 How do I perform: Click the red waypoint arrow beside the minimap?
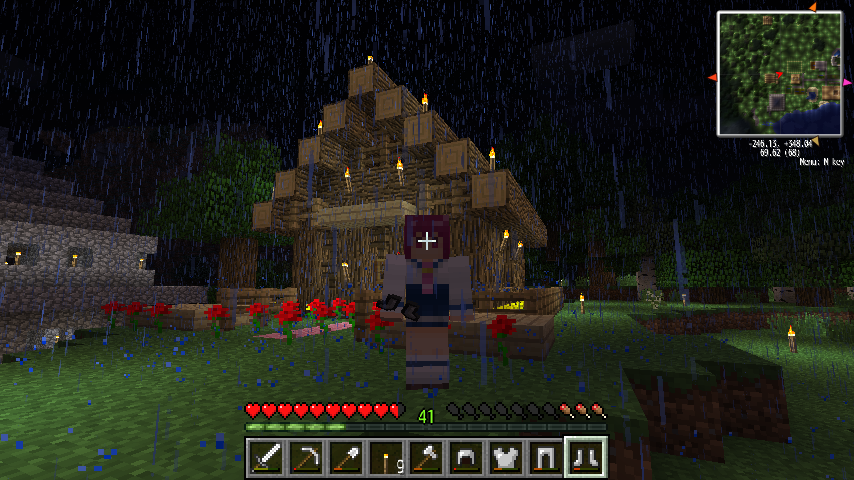712,77
